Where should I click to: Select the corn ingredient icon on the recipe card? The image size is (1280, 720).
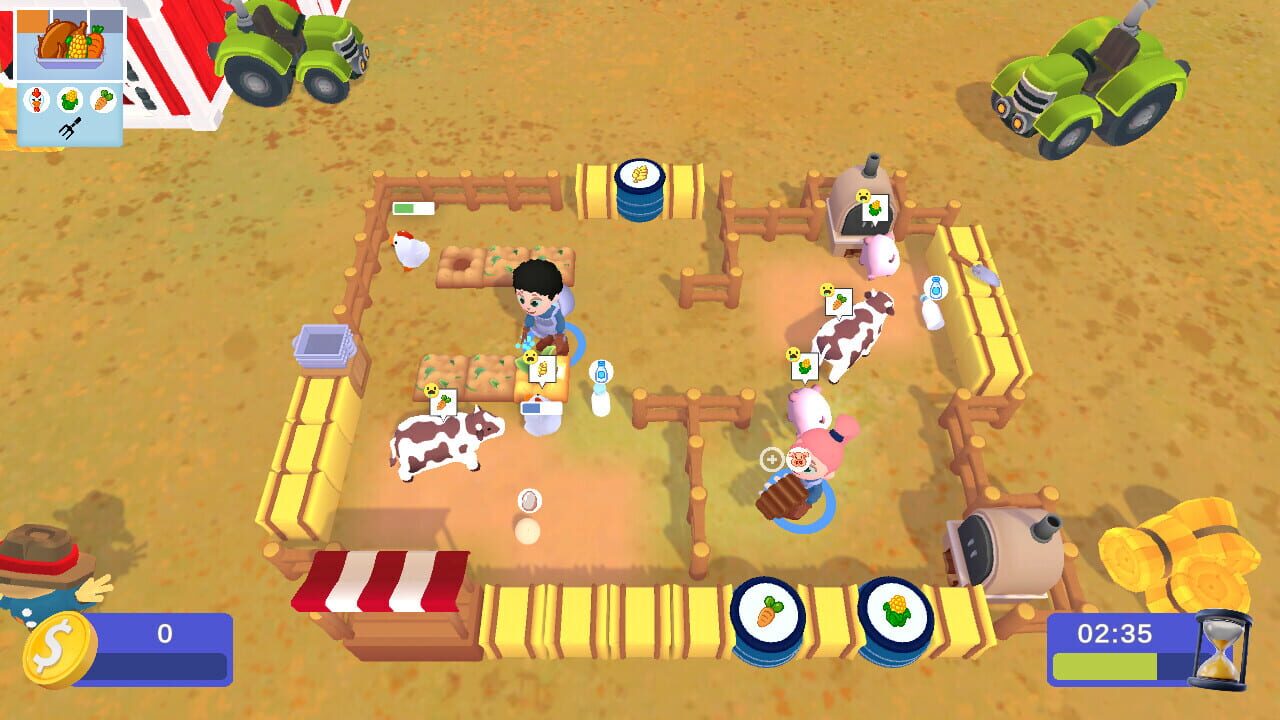71,99
